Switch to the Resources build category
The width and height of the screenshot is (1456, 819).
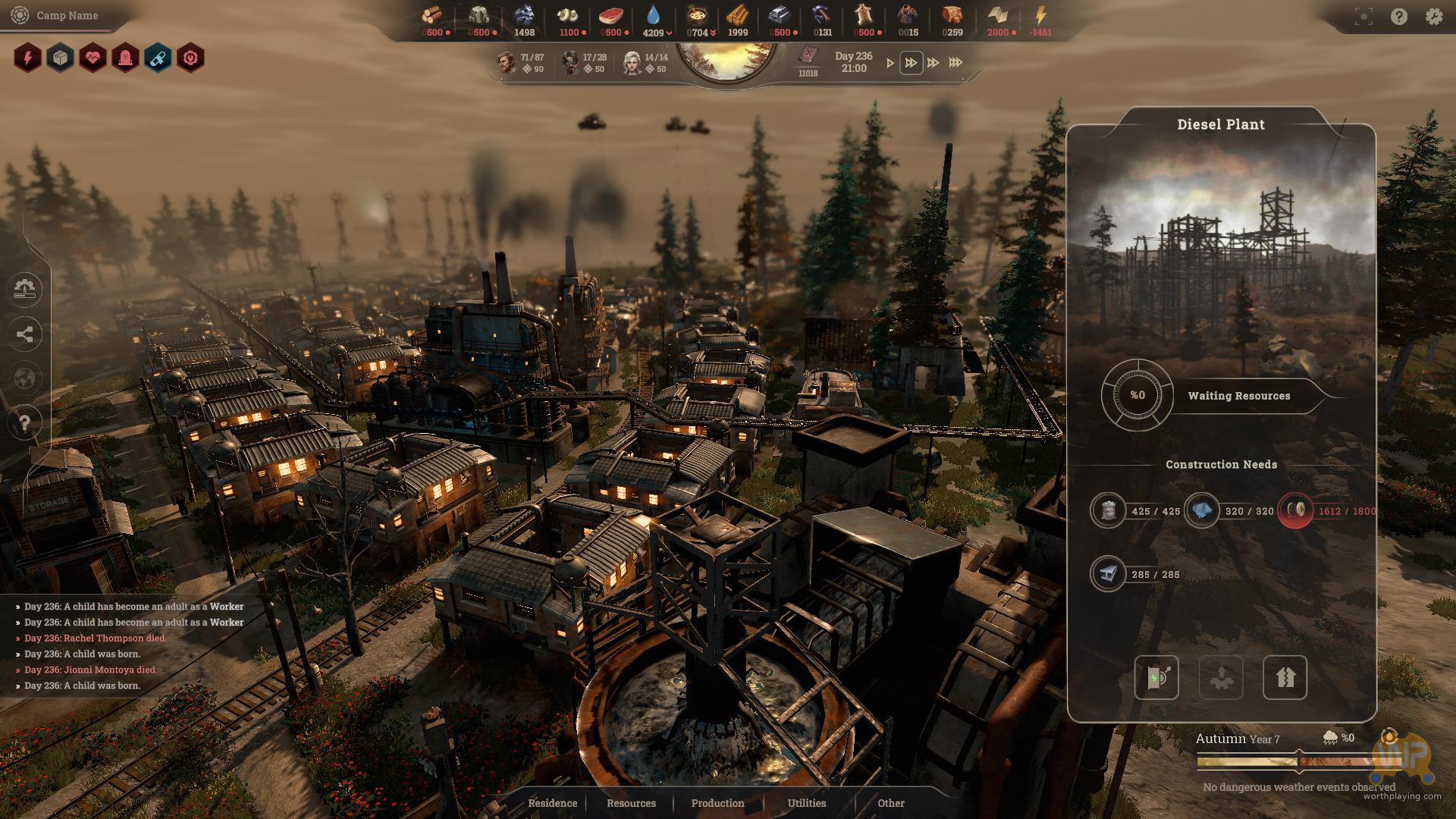point(631,803)
